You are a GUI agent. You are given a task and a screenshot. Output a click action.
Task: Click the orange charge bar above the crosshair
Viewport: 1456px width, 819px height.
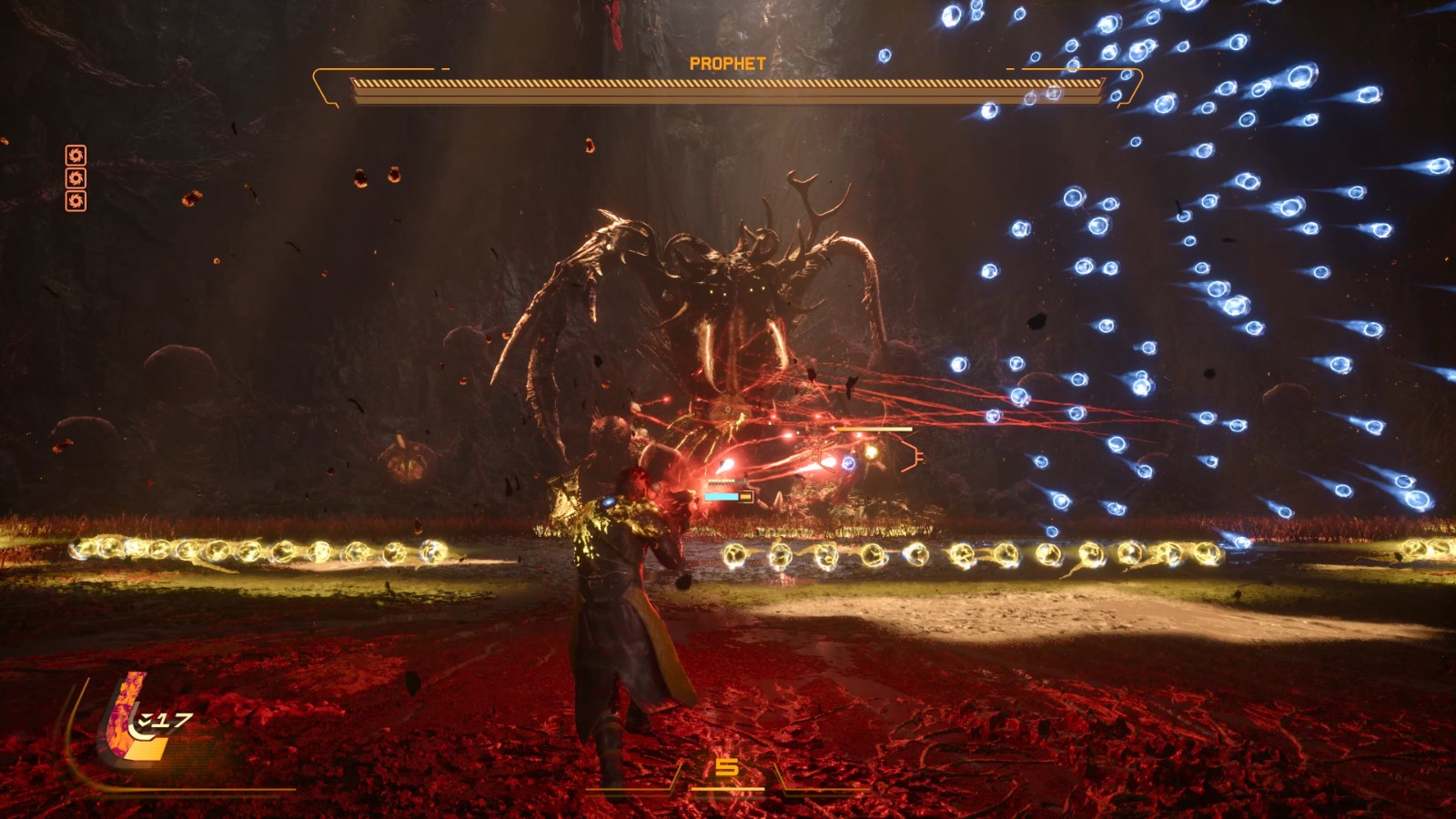pos(874,429)
